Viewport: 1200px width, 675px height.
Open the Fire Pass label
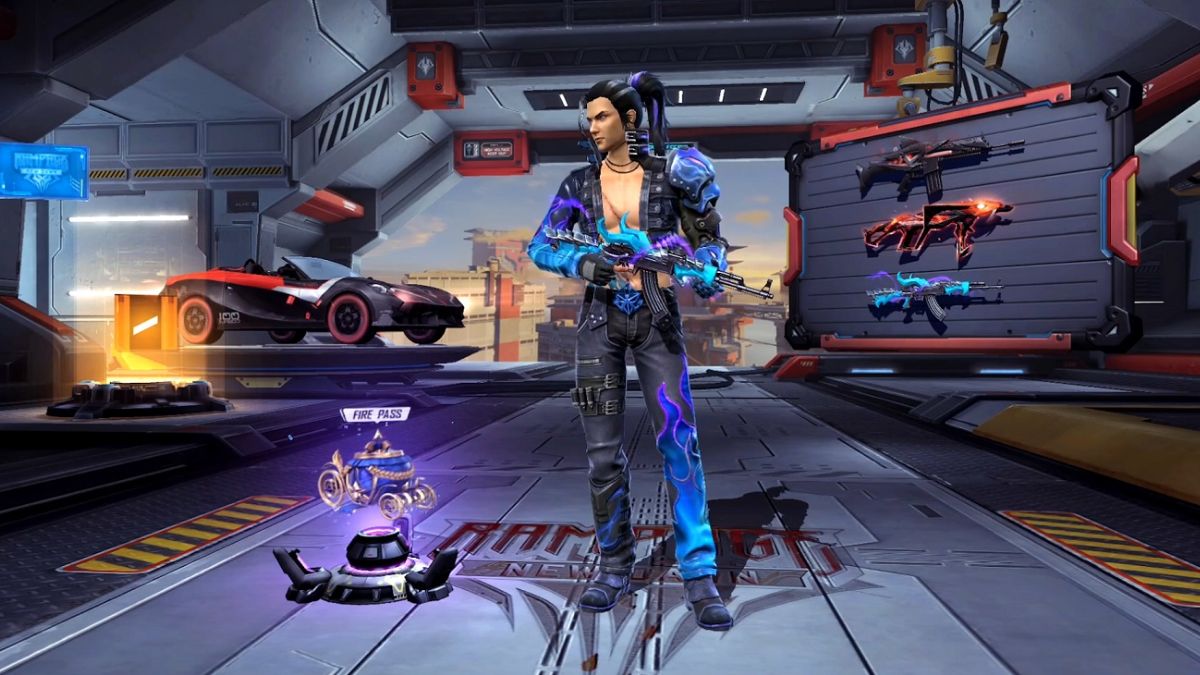[375, 414]
